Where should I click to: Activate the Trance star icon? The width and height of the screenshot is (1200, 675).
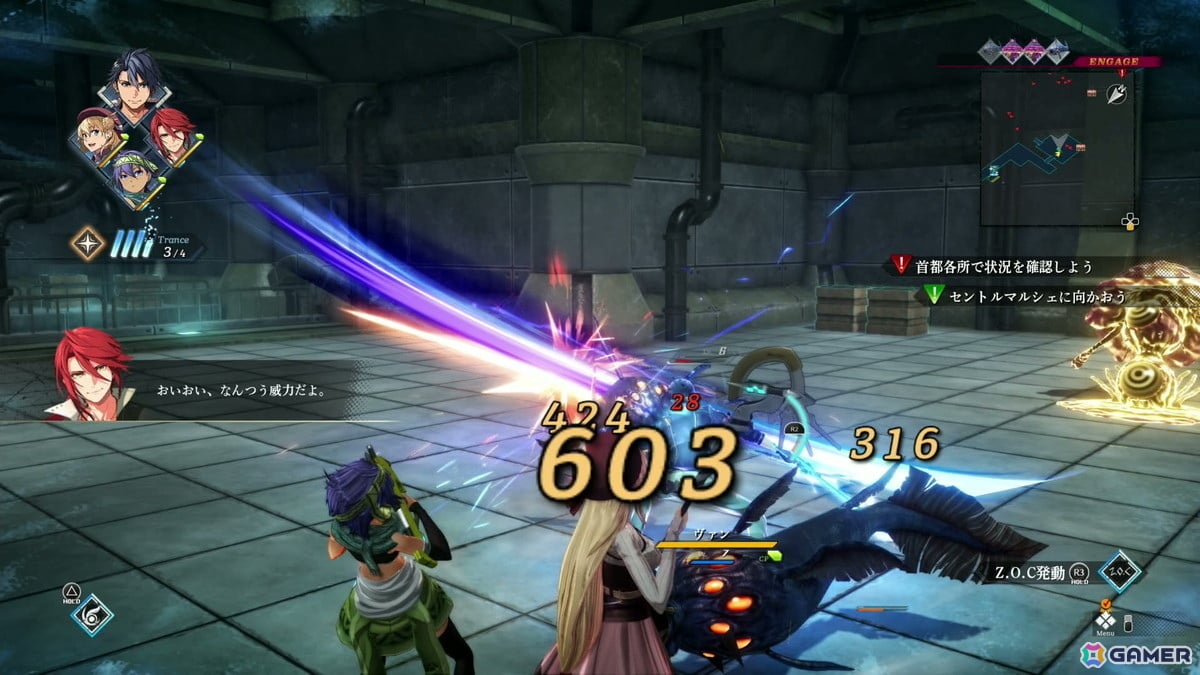click(87, 243)
